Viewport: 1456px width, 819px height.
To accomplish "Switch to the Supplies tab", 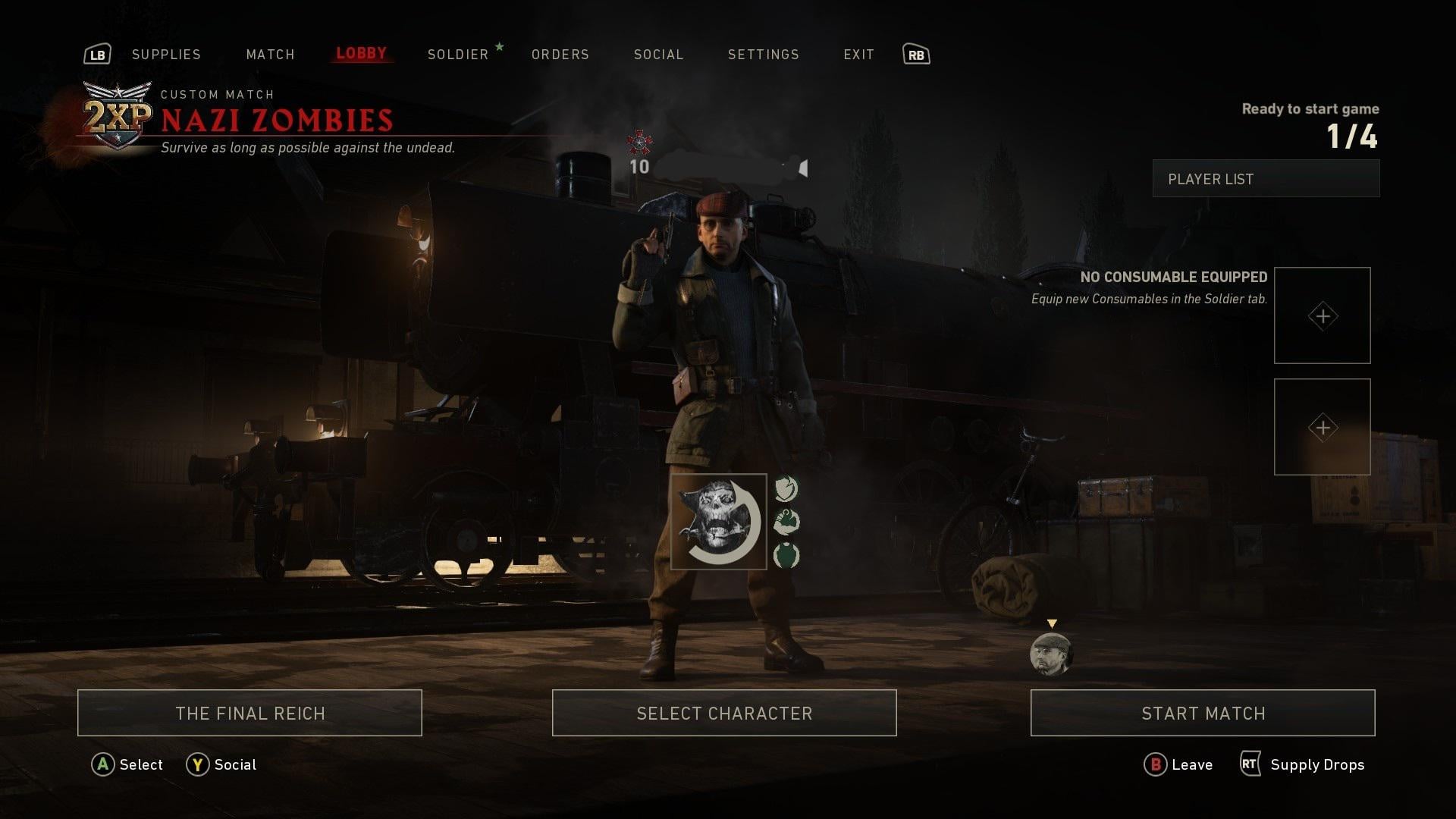I will (x=166, y=55).
